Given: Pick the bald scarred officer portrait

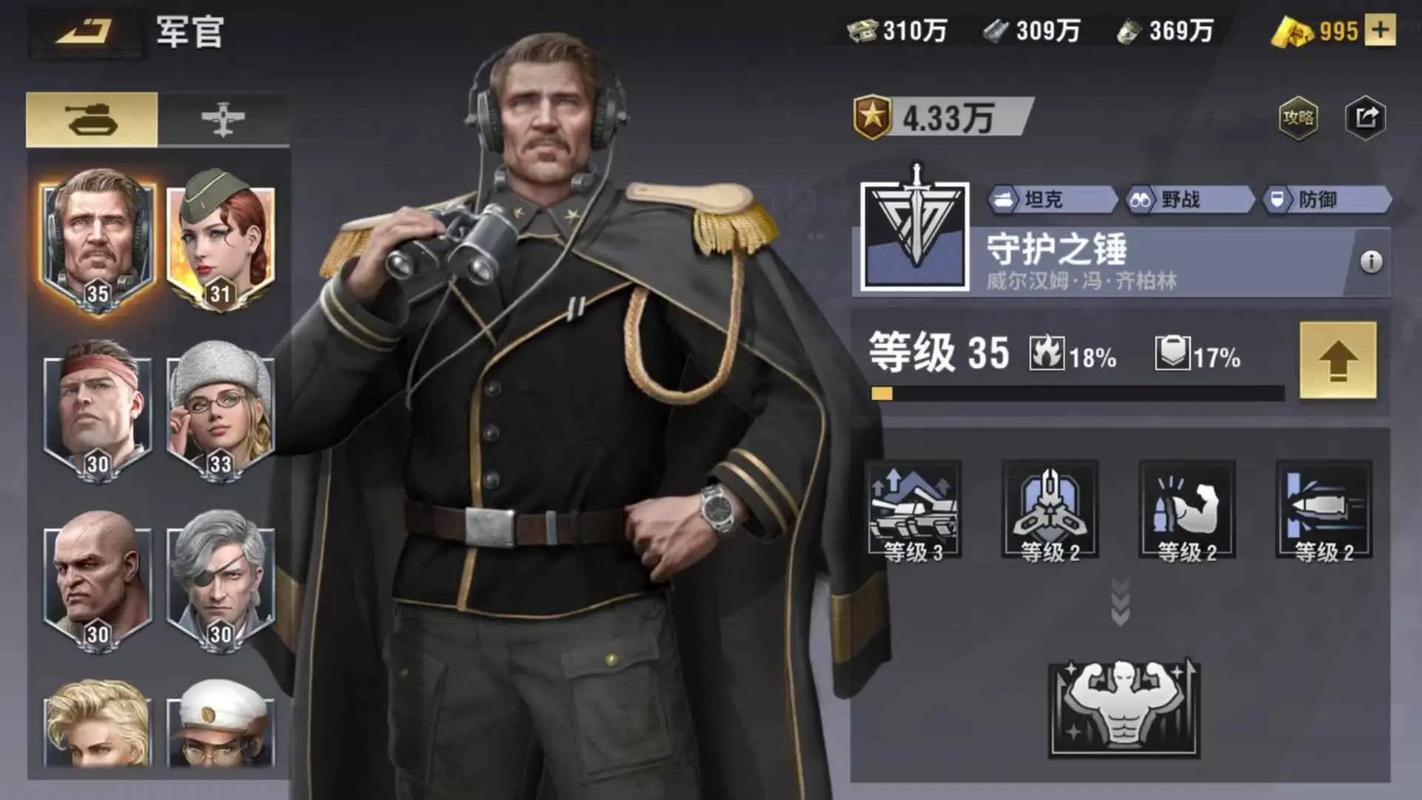Looking at the screenshot, I should pos(97,580).
